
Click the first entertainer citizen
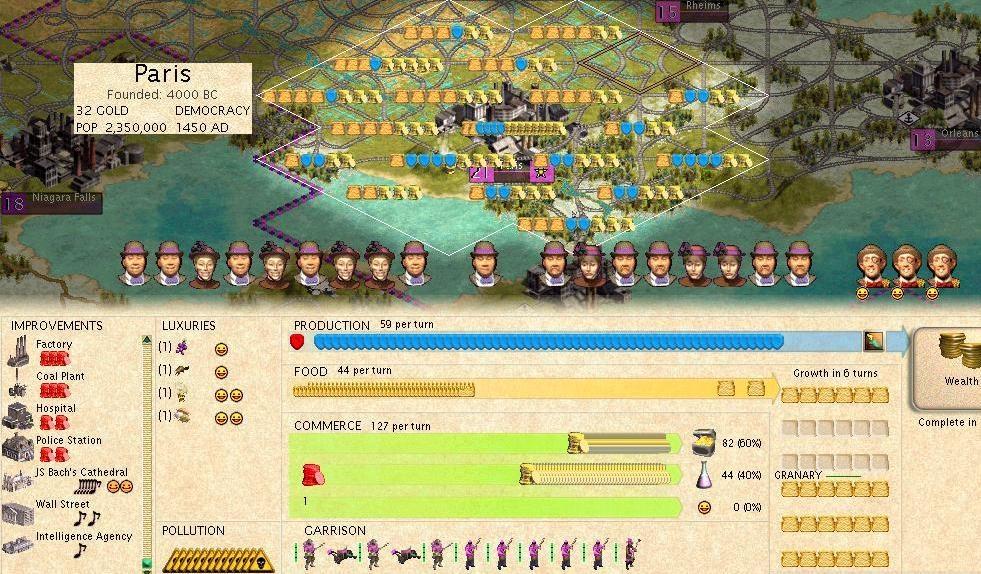point(870,267)
